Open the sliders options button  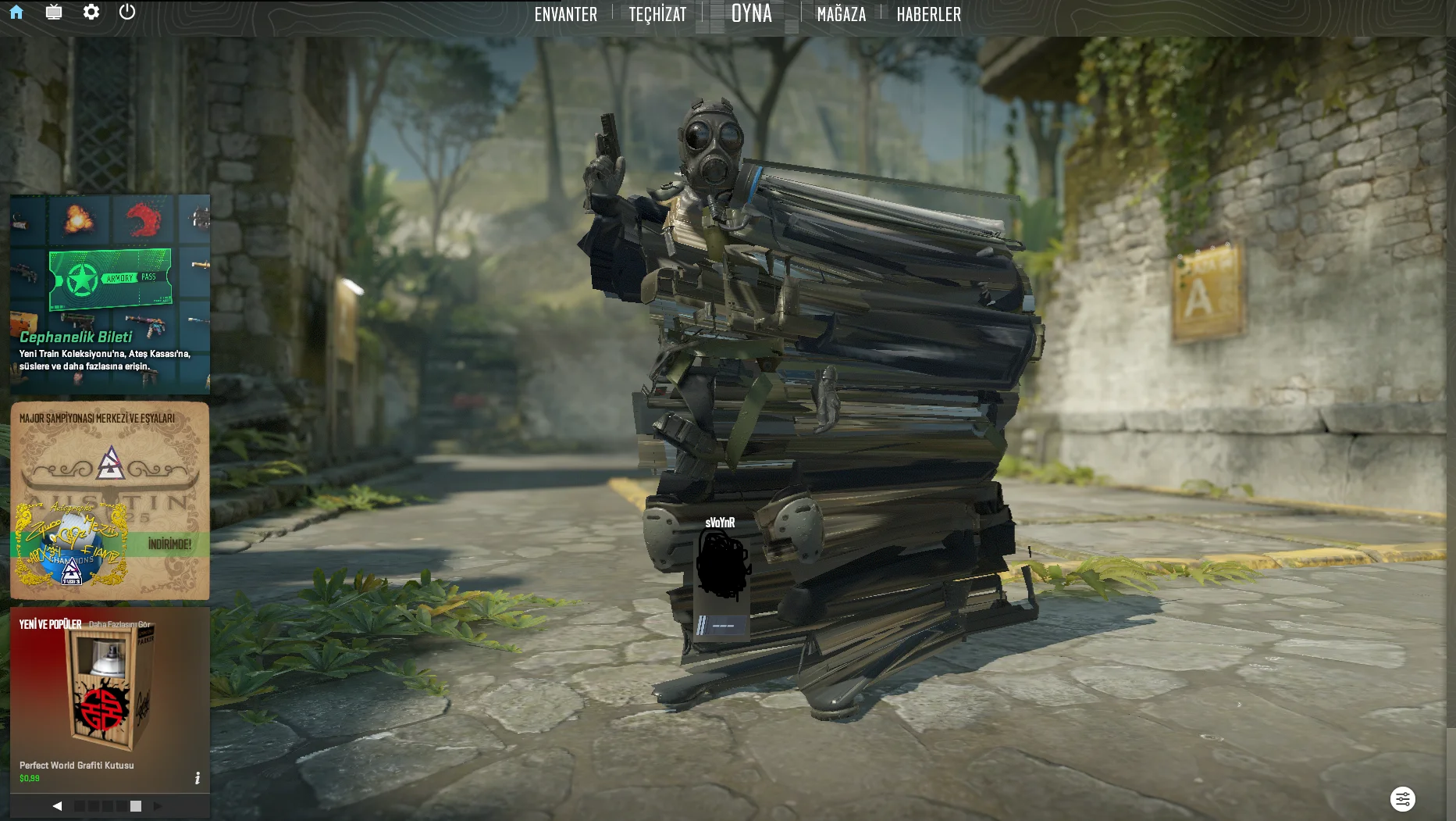1402,799
